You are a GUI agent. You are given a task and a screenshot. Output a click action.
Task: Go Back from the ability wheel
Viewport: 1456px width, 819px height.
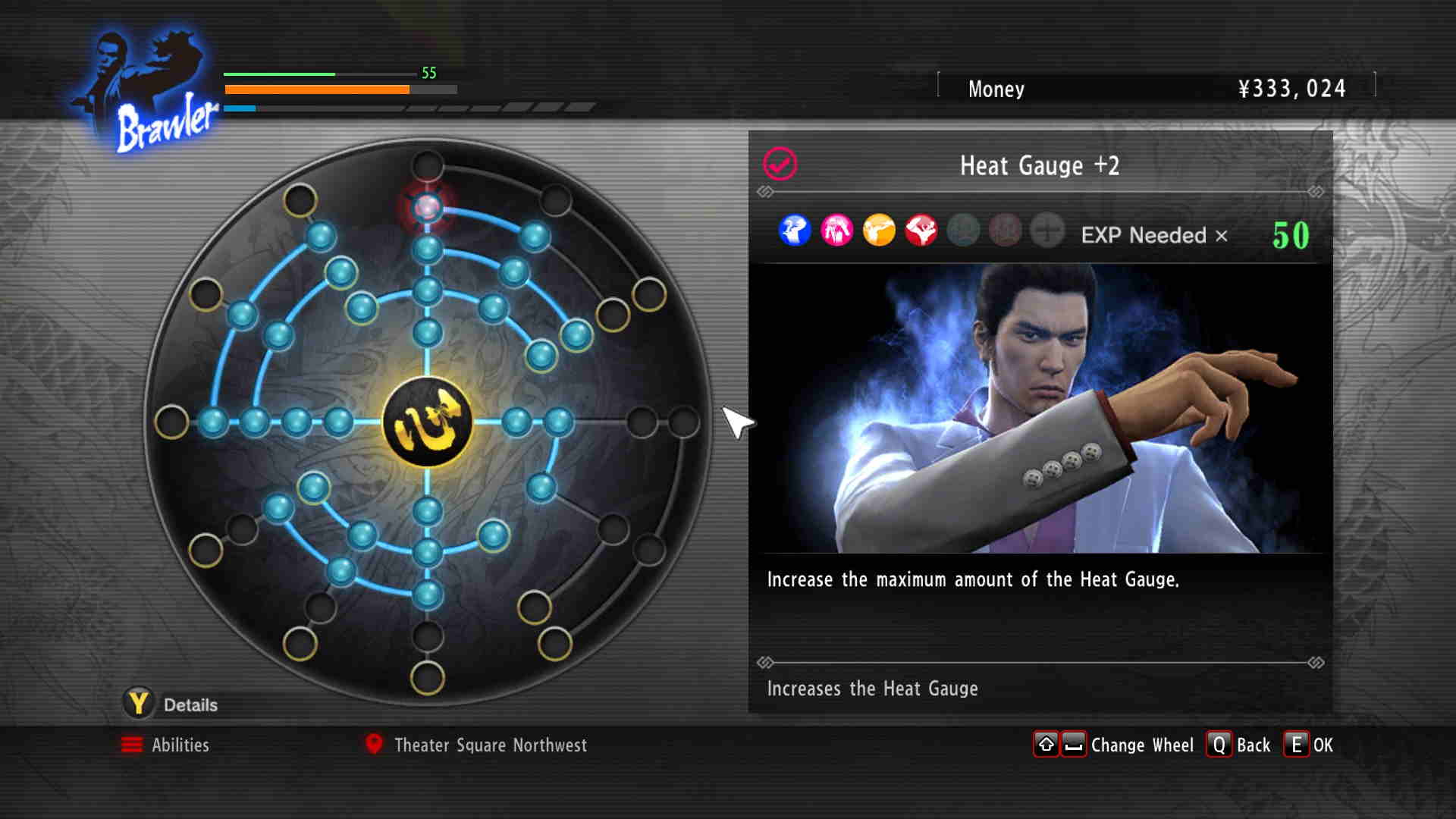[1239, 745]
